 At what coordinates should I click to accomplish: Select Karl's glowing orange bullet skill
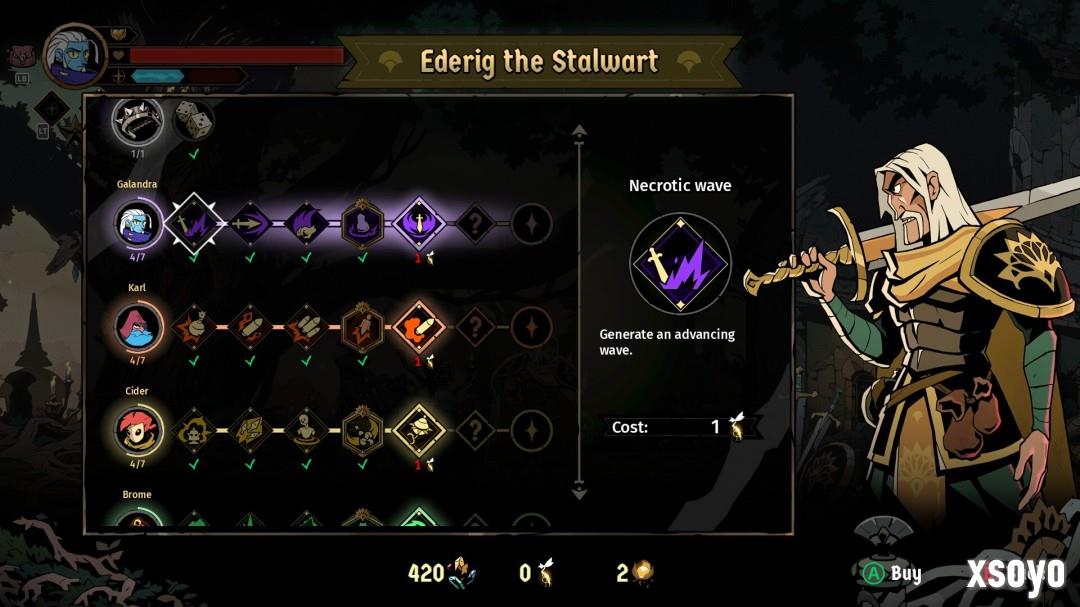click(x=418, y=327)
